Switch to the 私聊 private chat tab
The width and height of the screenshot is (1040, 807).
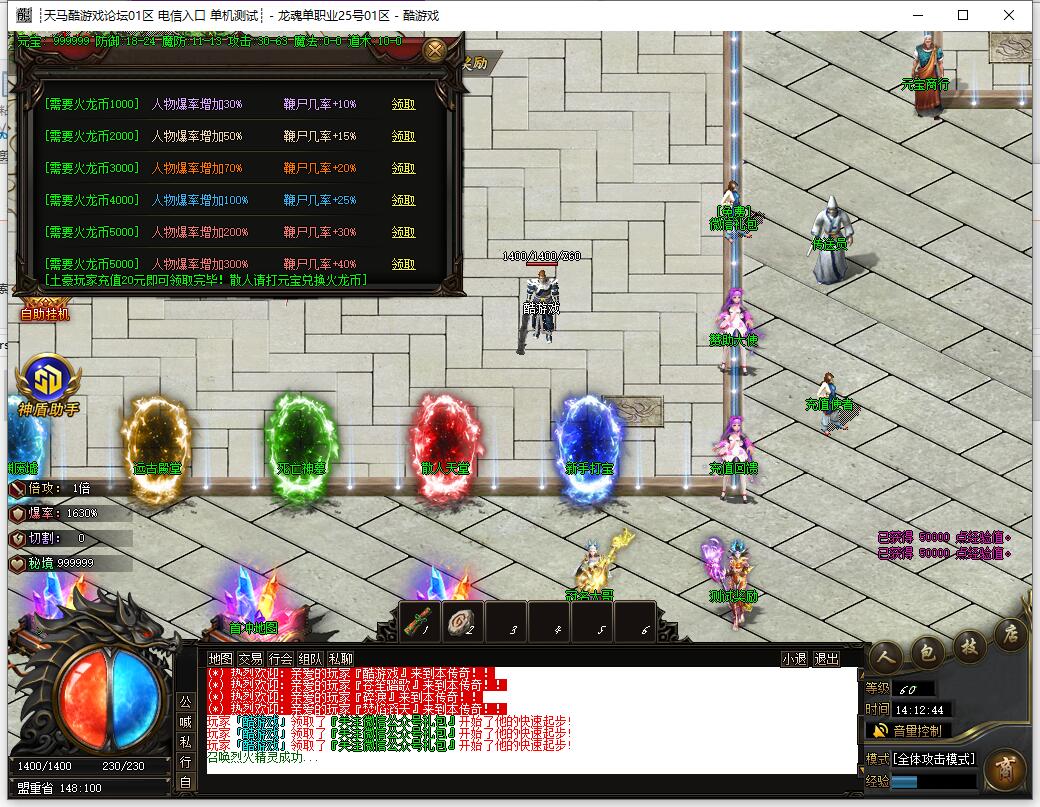(341, 659)
